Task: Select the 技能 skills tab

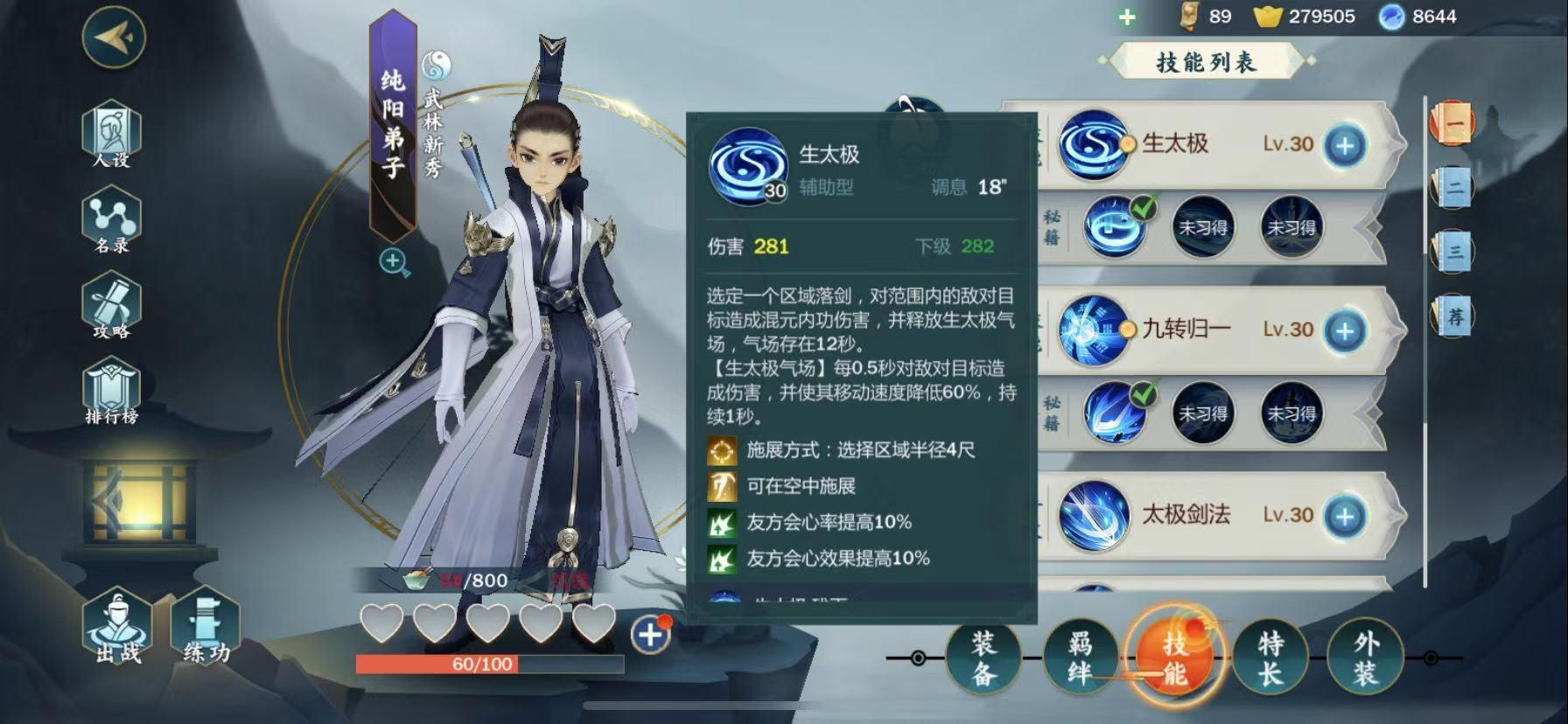Action: click(x=1174, y=658)
